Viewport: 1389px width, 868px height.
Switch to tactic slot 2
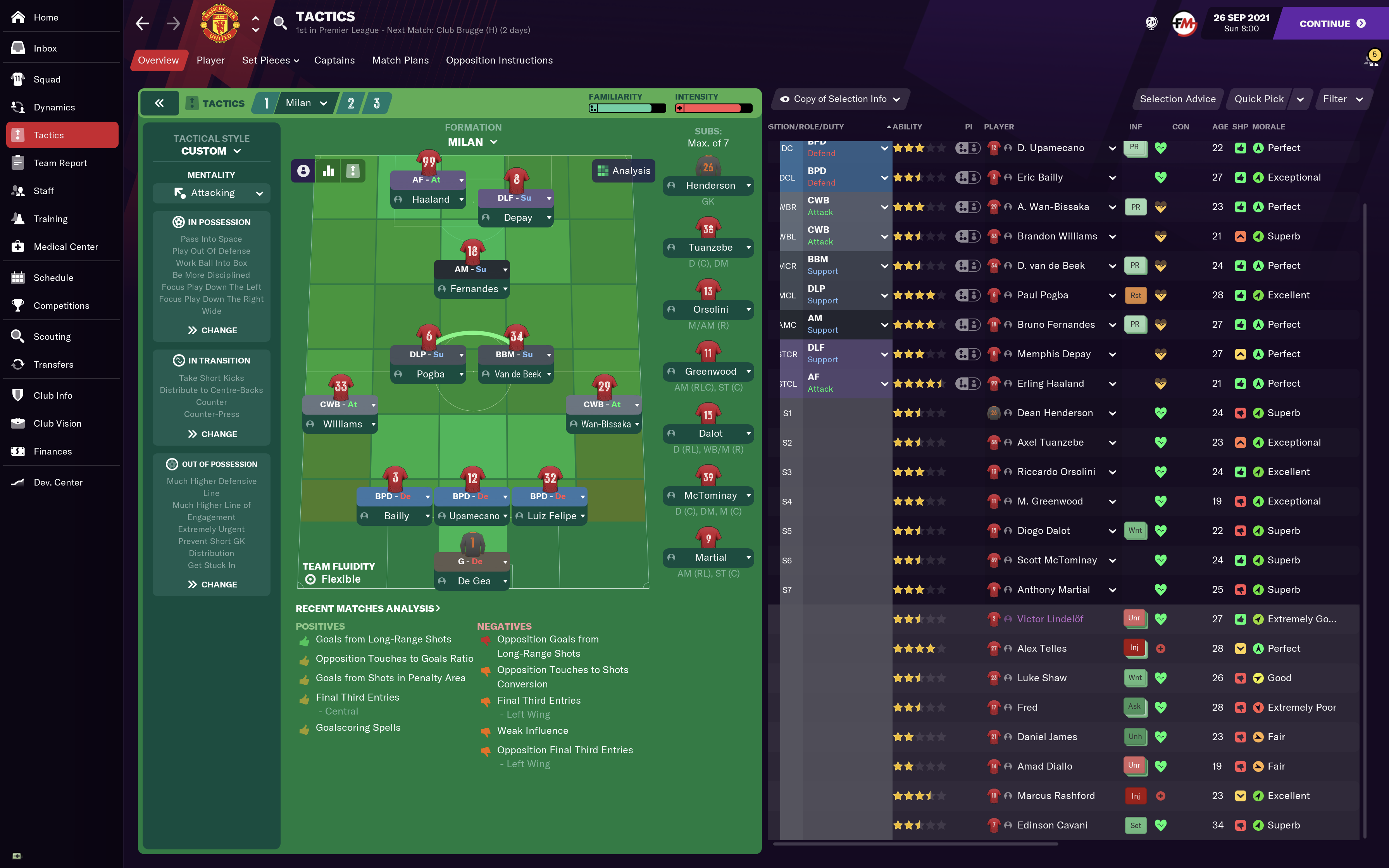(351, 103)
